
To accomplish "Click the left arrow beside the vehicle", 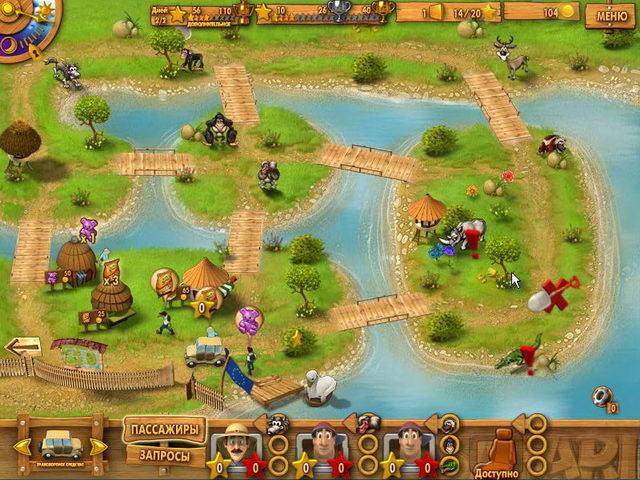I will point(23,445).
